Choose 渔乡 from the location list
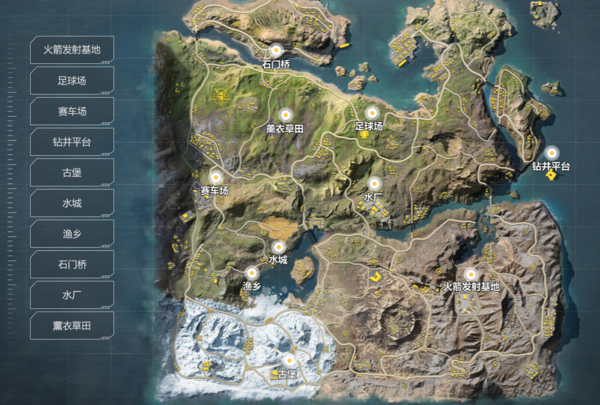The image size is (600, 405). tap(72, 234)
